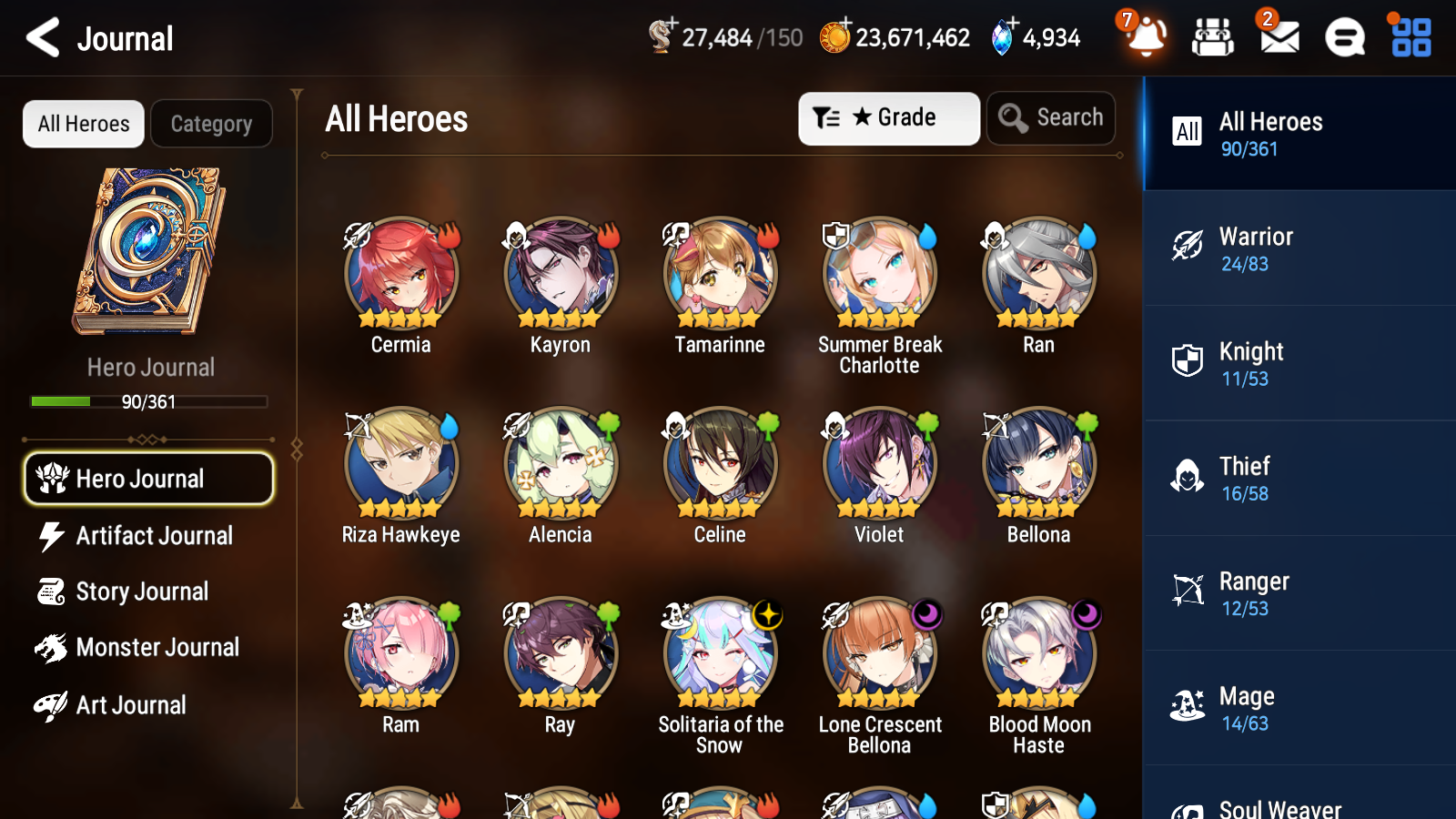The image size is (1456, 819).
Task: Switch to the All Heroes tab
Action: (83, 124)
